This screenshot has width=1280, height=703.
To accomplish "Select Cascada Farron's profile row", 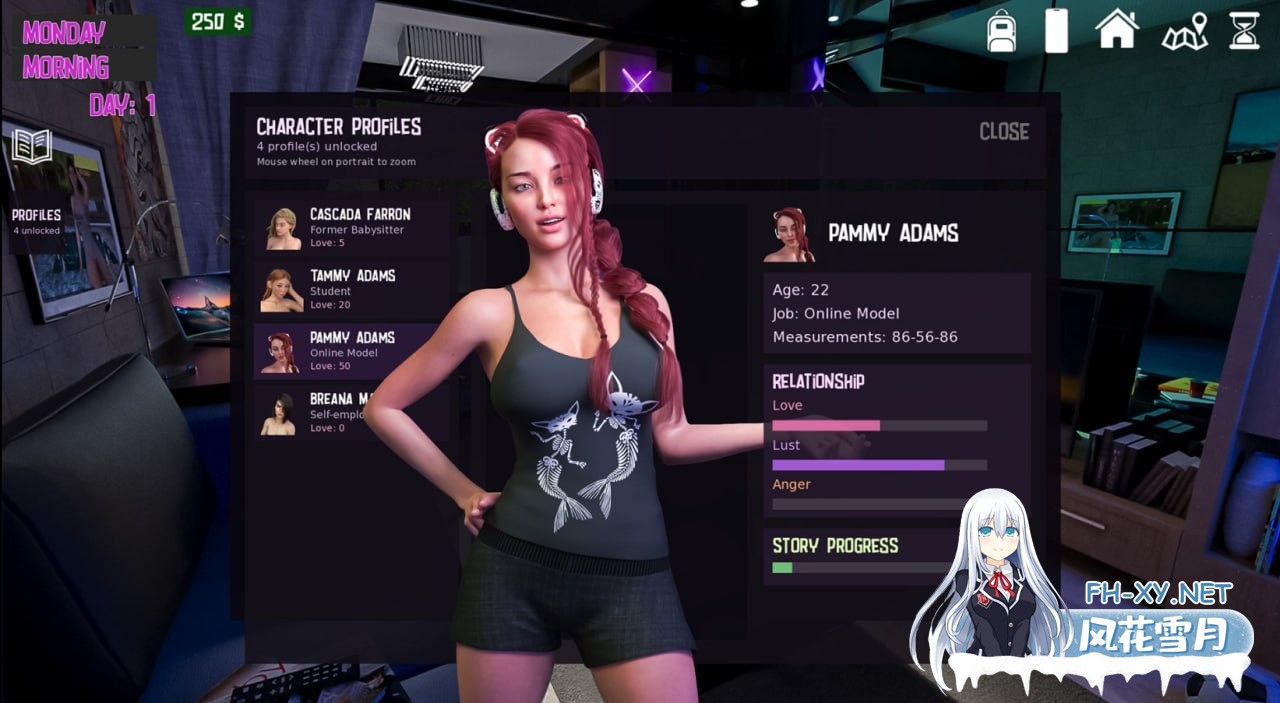I will [350, 228].
